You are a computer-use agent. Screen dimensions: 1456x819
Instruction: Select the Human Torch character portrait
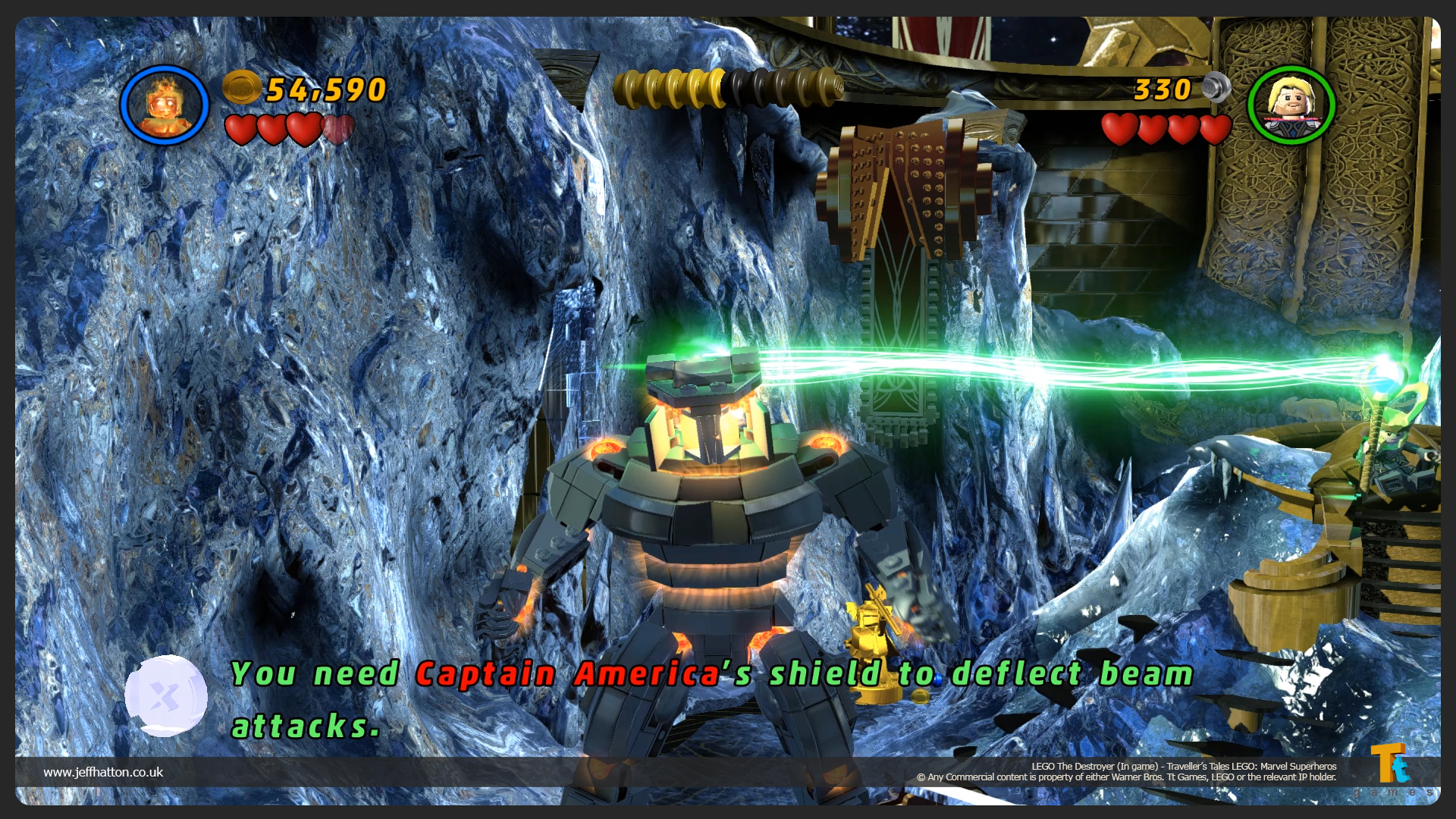[x=165, y=105]
